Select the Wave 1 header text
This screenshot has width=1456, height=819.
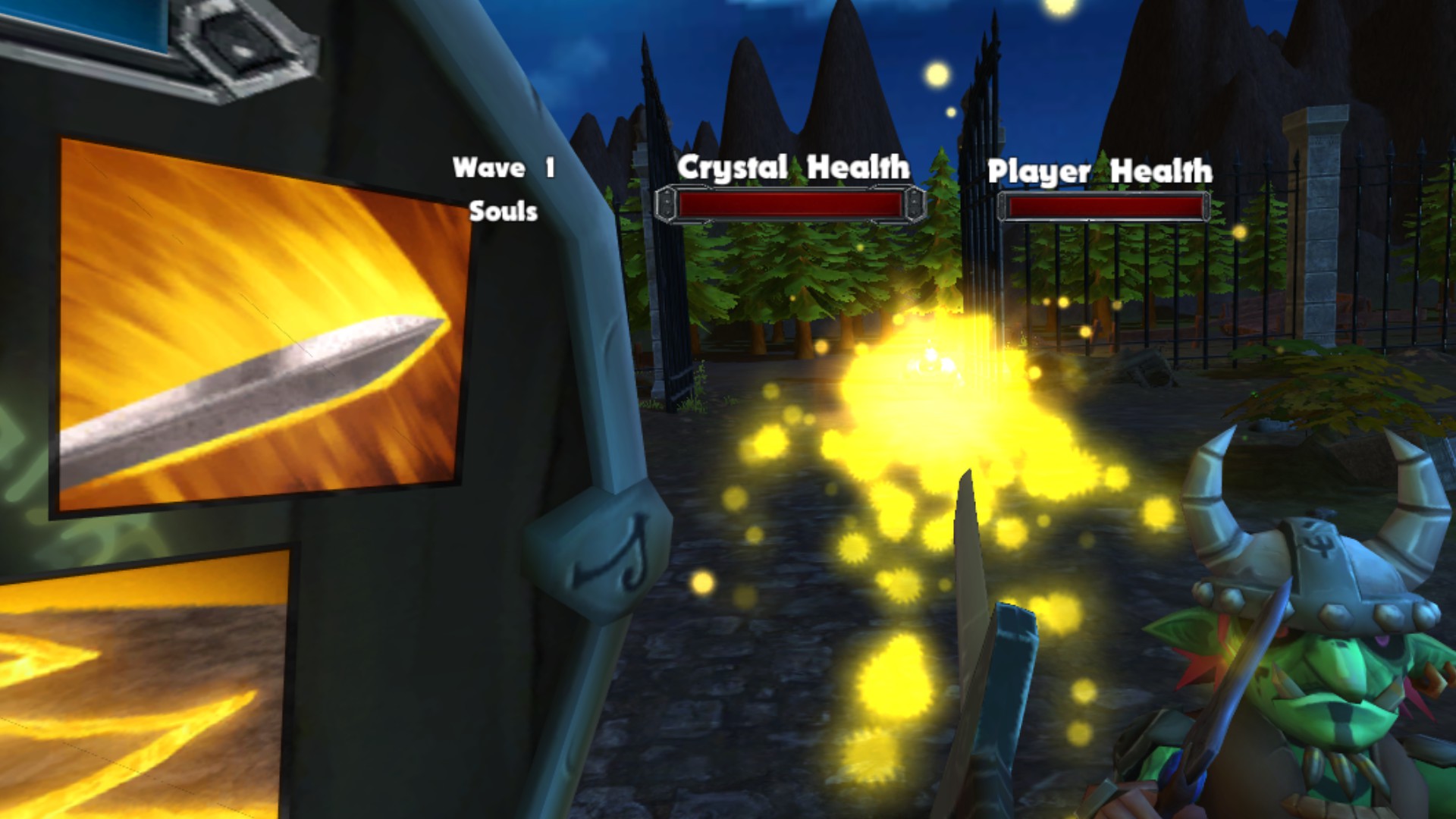[504, 167]
